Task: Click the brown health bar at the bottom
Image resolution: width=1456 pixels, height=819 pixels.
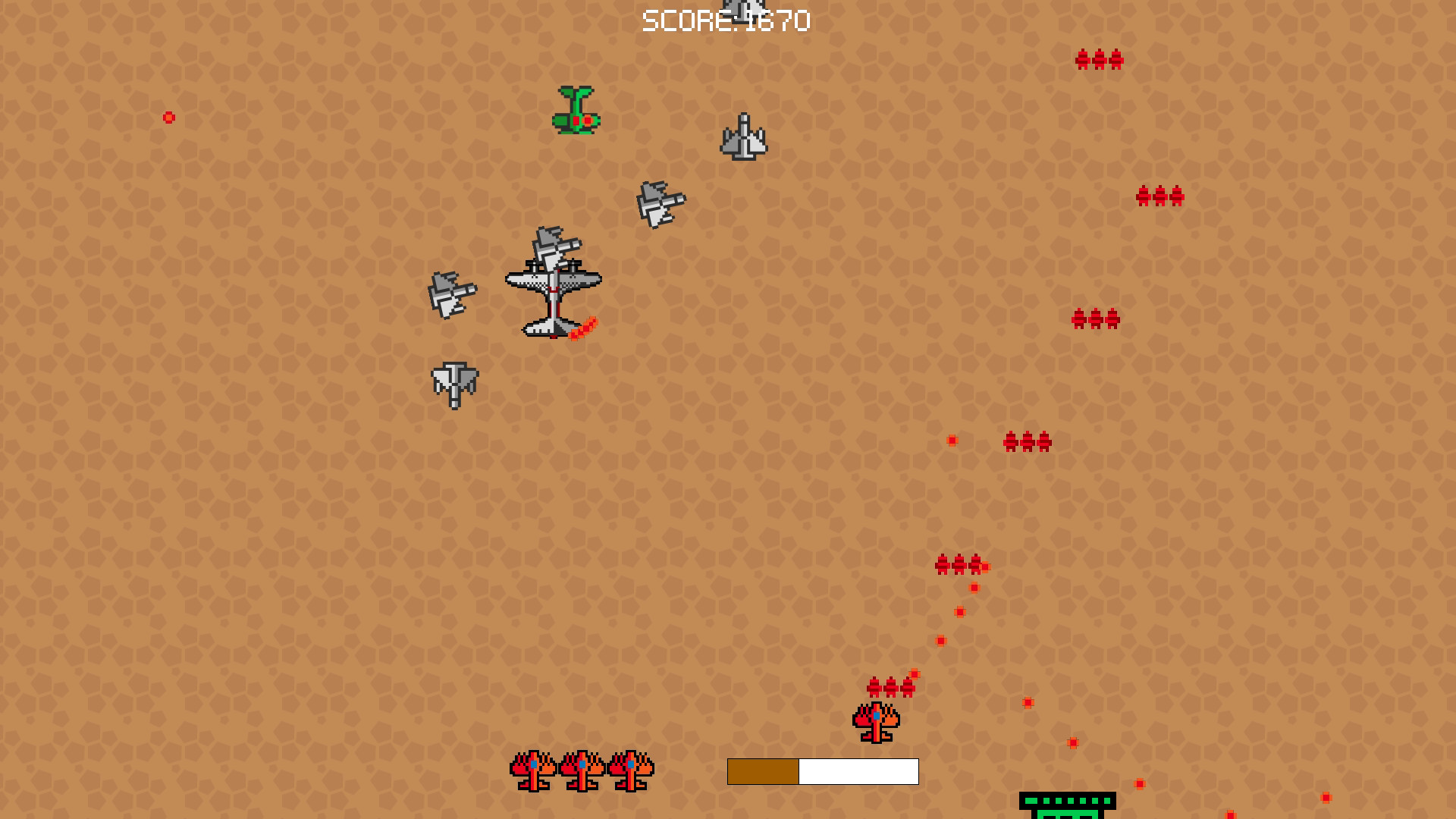Action: 762,773
